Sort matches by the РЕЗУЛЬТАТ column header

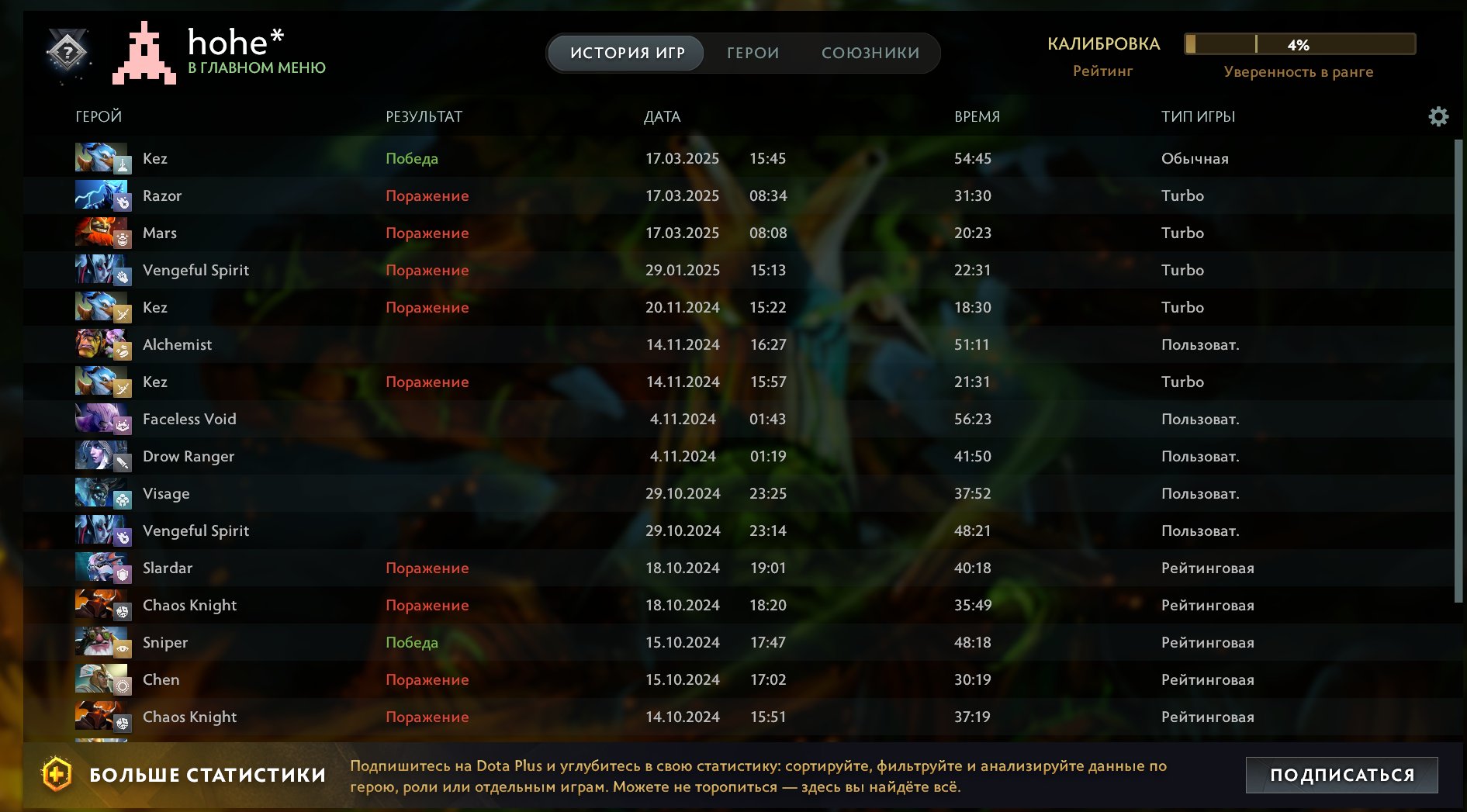pyautogui.click(x=424, y=116)
